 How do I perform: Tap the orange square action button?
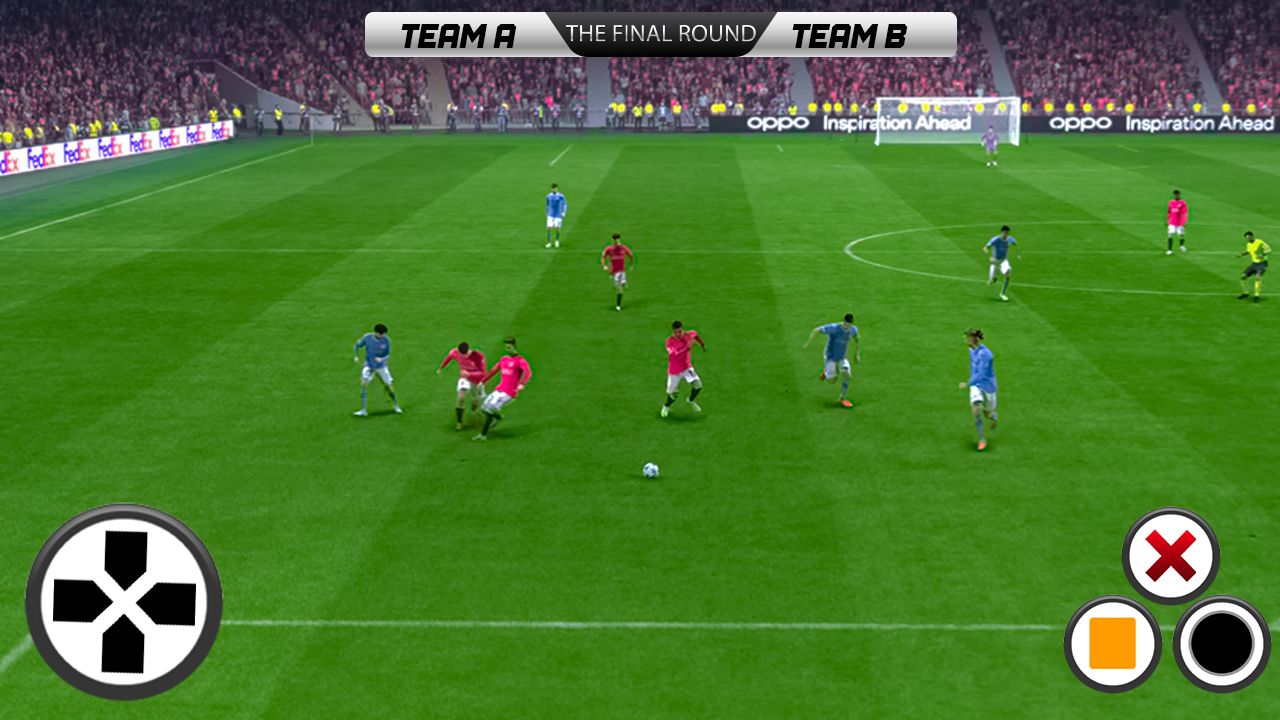point(1112,643)
